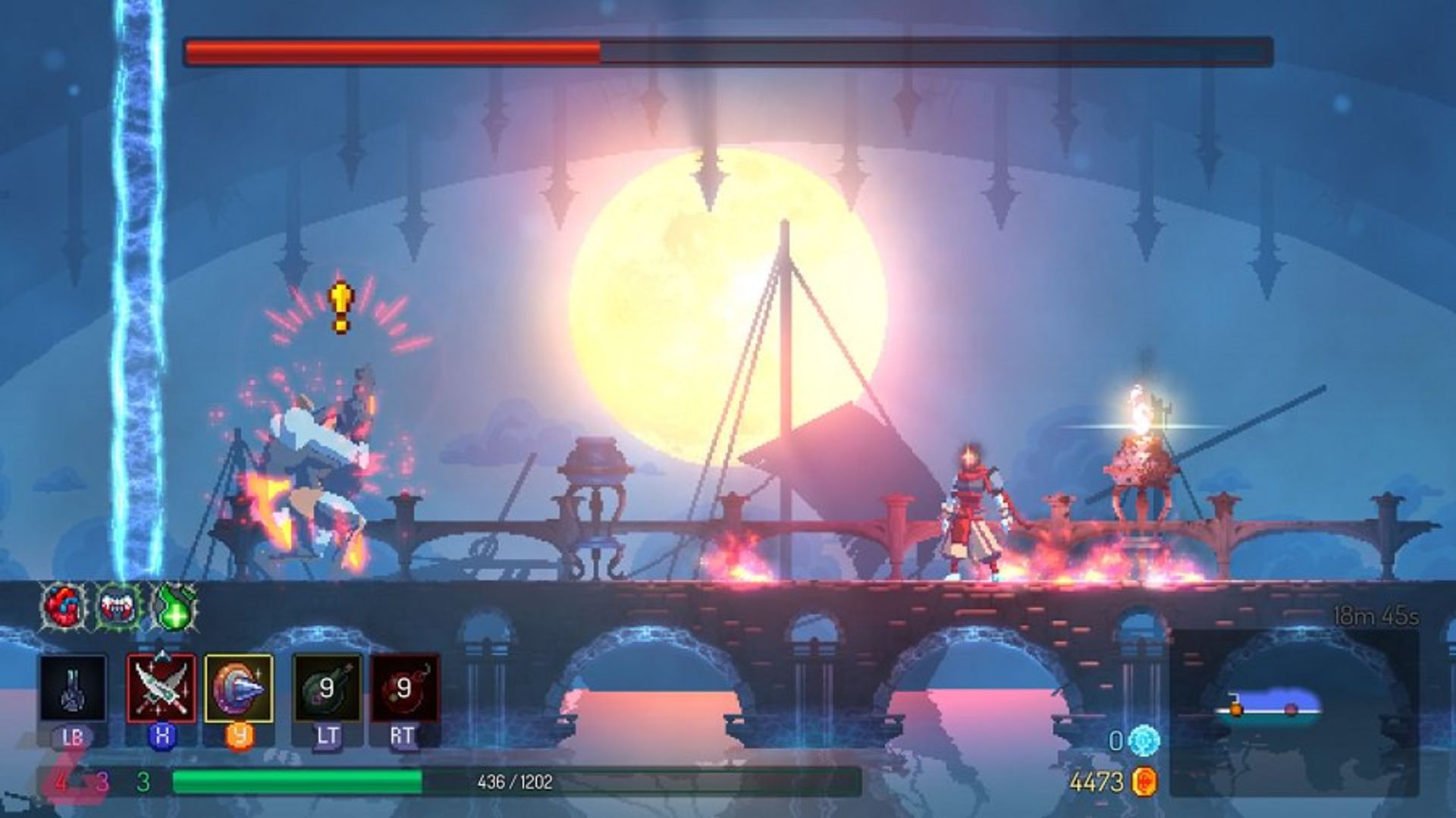Use the empty health flask slot
The image size is (1456, 818).
click(x=73, y=688)
